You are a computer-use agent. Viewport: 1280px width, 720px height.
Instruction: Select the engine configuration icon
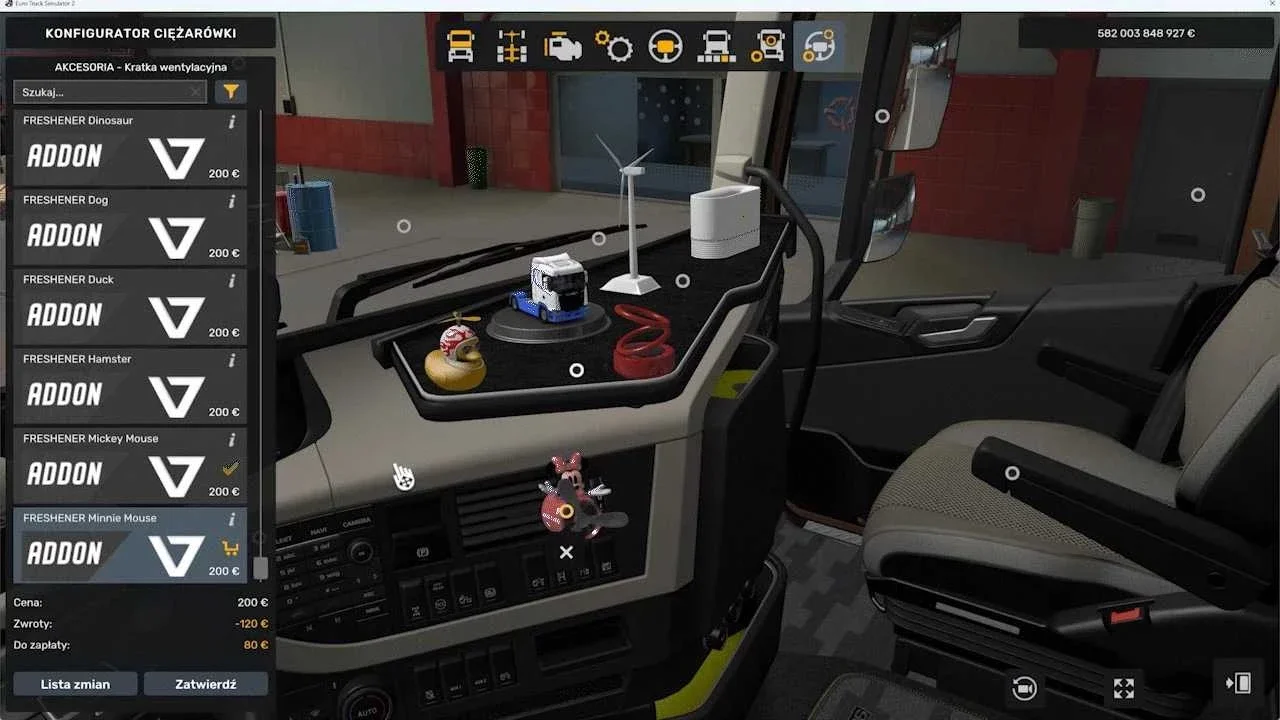point(562,46)
